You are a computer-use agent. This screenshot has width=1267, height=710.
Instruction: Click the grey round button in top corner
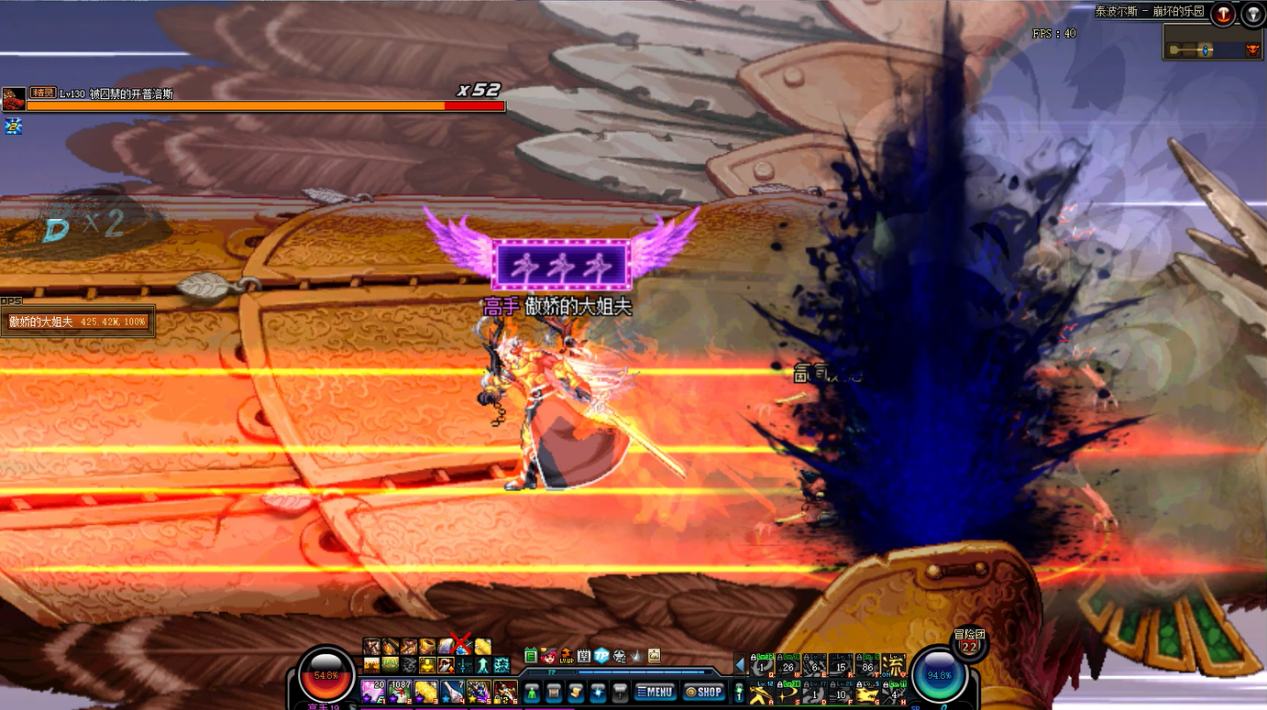click(1253, 14)
